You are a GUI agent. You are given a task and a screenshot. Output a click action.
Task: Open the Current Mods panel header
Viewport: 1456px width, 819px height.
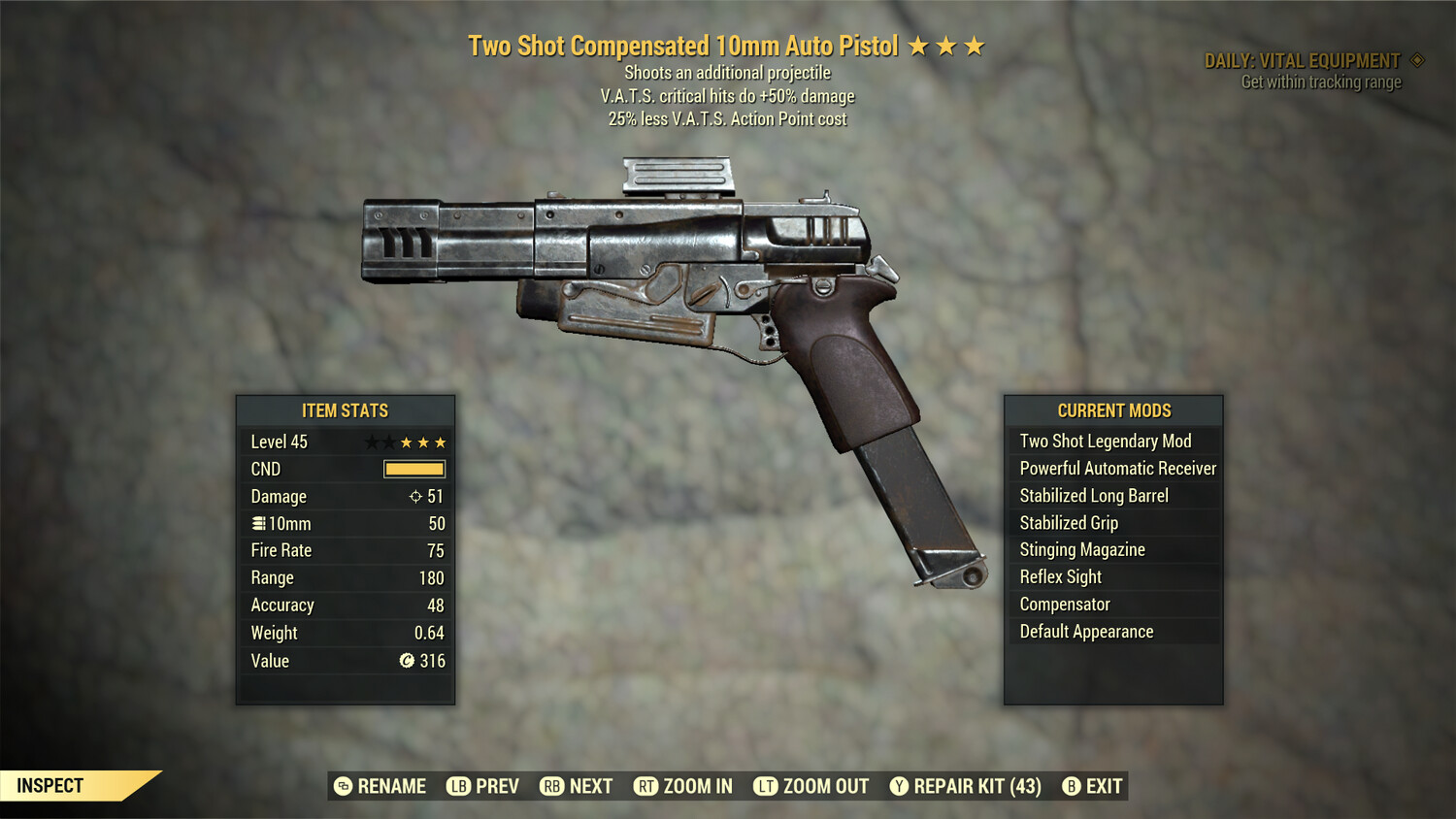coord(1112,409)
